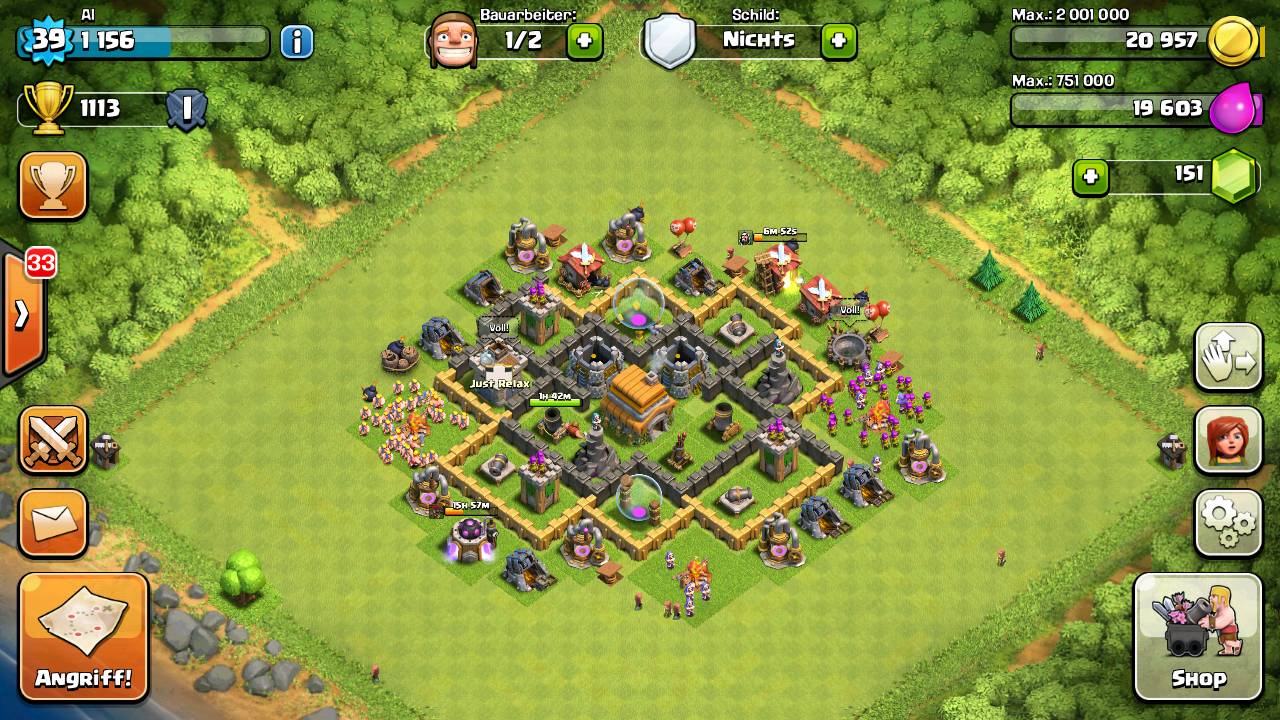Expand the side chat arrow tab

[22, 314]
